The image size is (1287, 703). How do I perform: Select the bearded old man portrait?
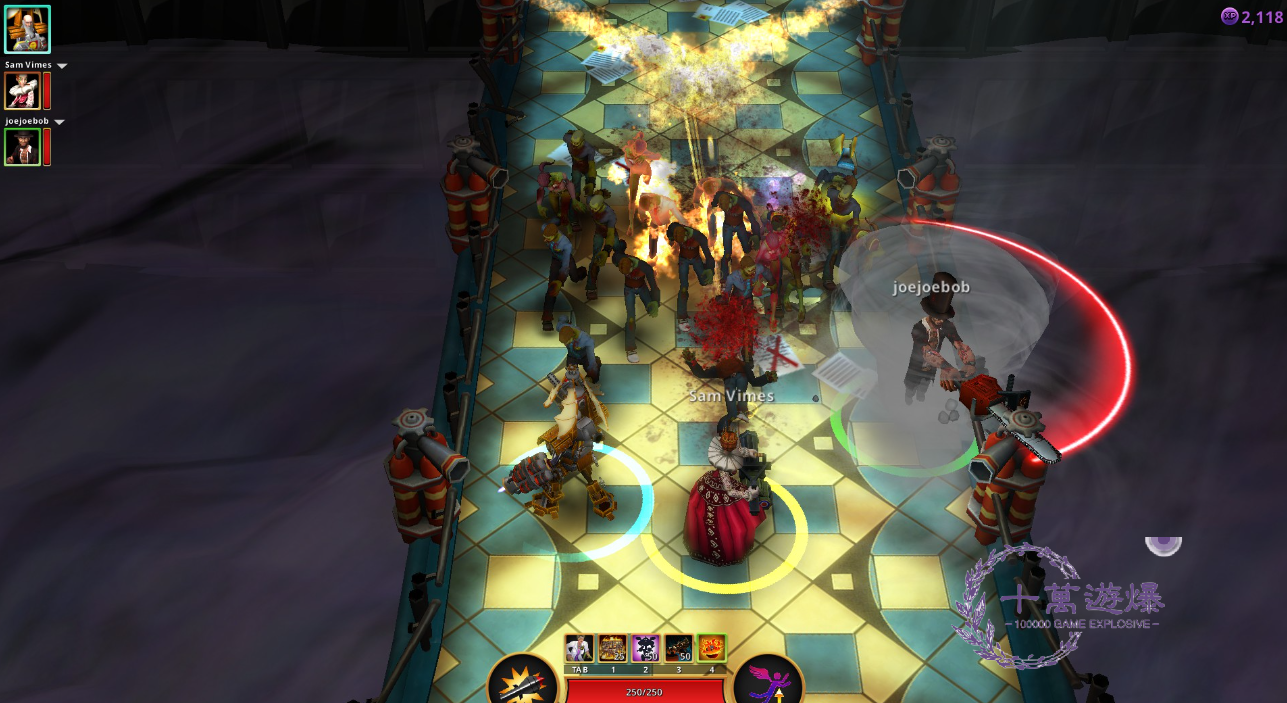point(27,29)
